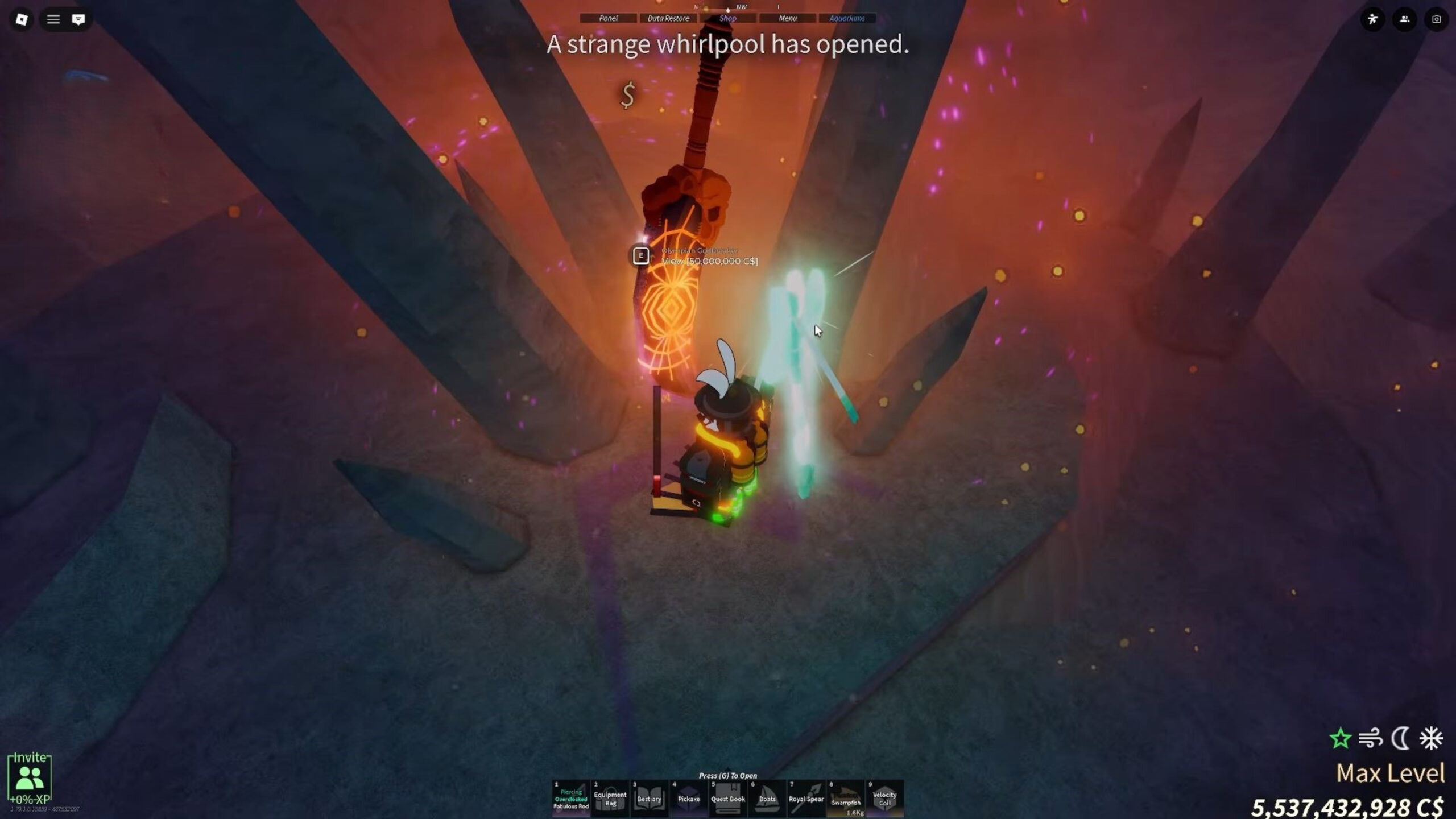Open the Shop from the top bar
Viewport: 1456px width, 819px height.
point(728,18)
